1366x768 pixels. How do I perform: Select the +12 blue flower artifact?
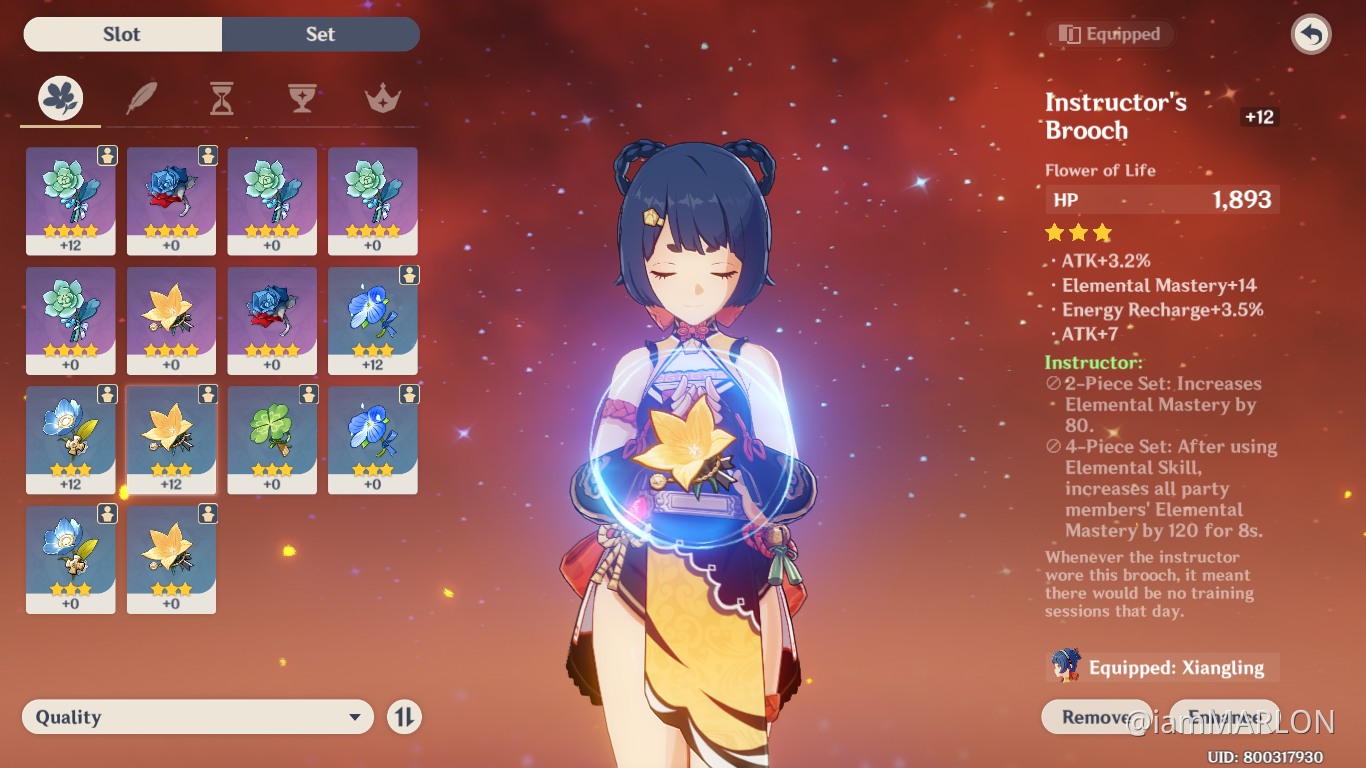coord(372,320)
